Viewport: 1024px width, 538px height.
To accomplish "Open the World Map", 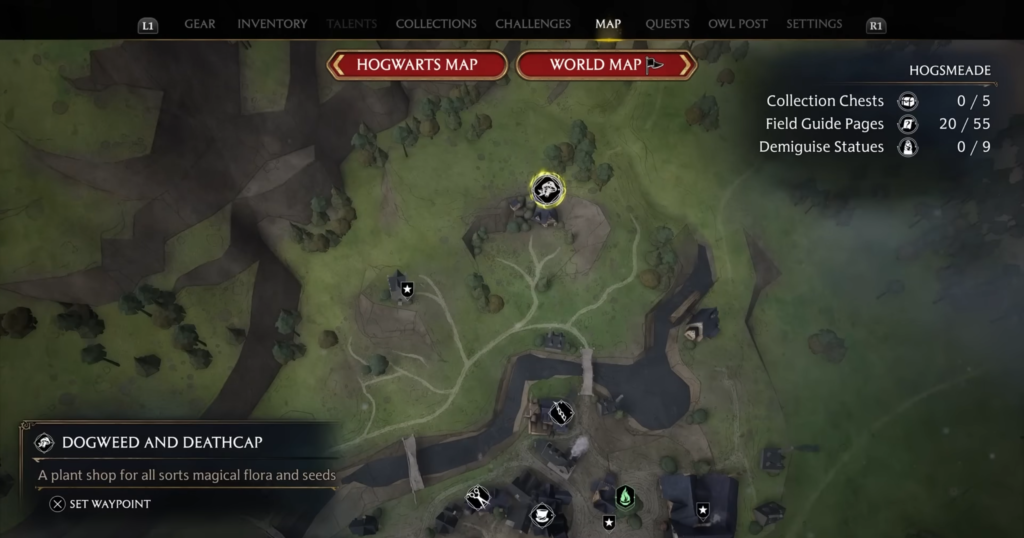I will pos(605,65).
